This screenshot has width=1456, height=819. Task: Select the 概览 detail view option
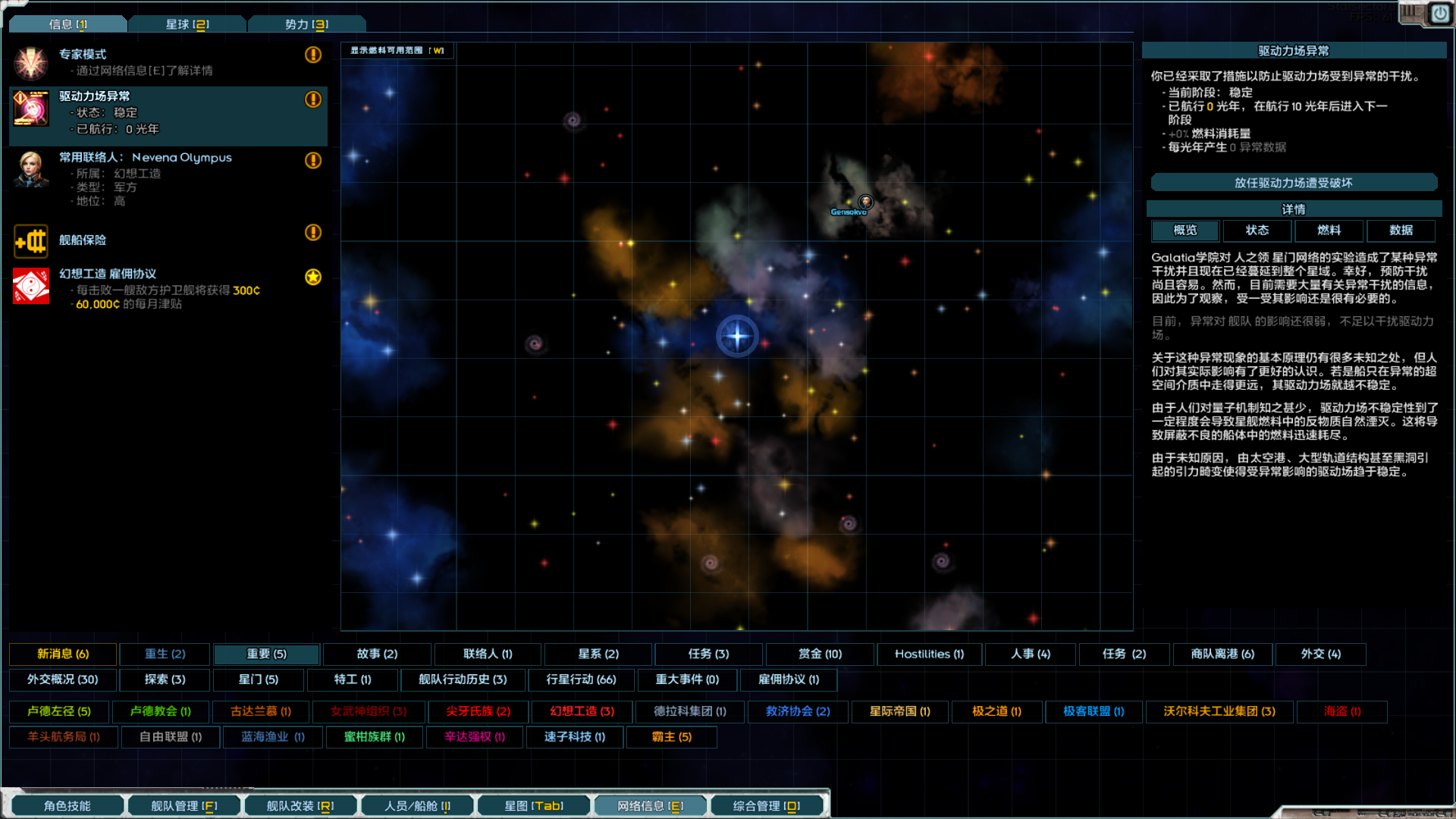(x=1185, y=231)
